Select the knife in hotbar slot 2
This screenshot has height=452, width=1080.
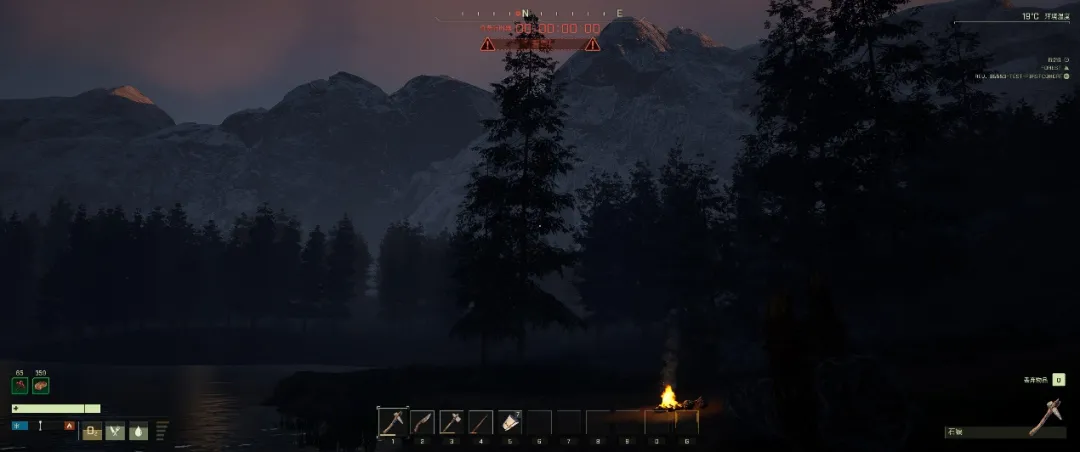(x=422, y=422)
